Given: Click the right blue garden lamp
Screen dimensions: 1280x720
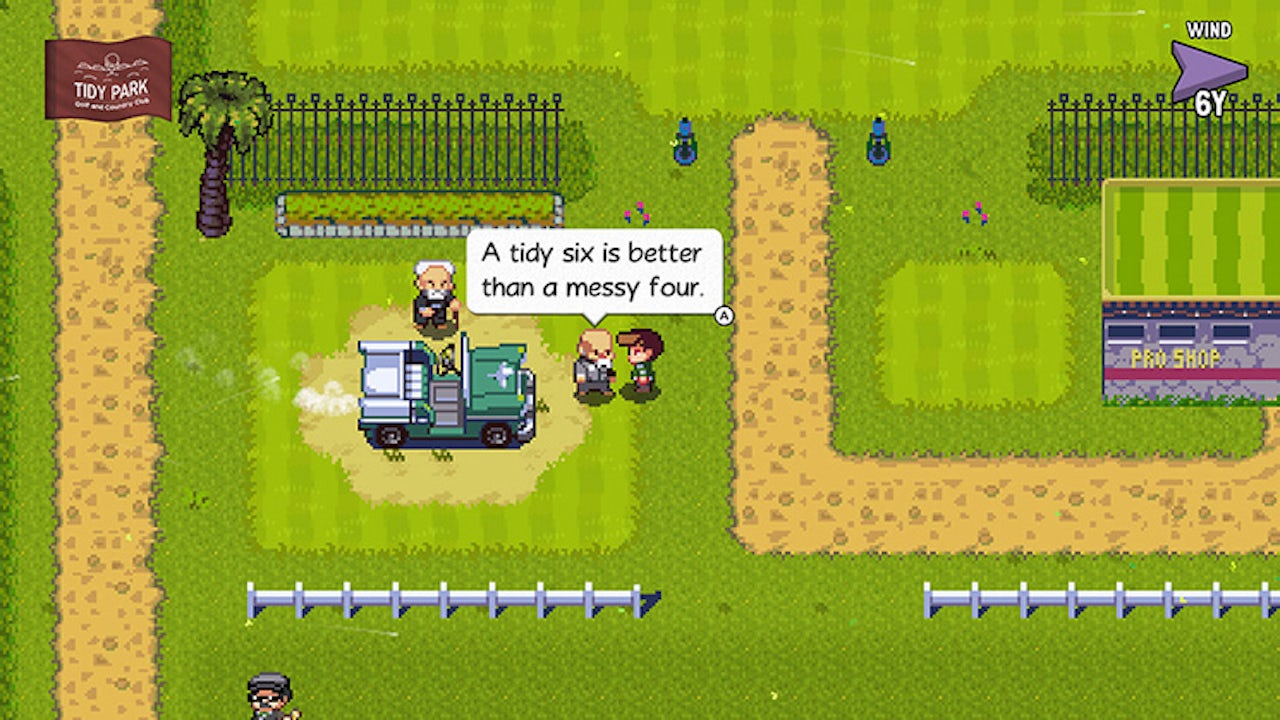Looking at the screenshot, I should click(879, 143).
